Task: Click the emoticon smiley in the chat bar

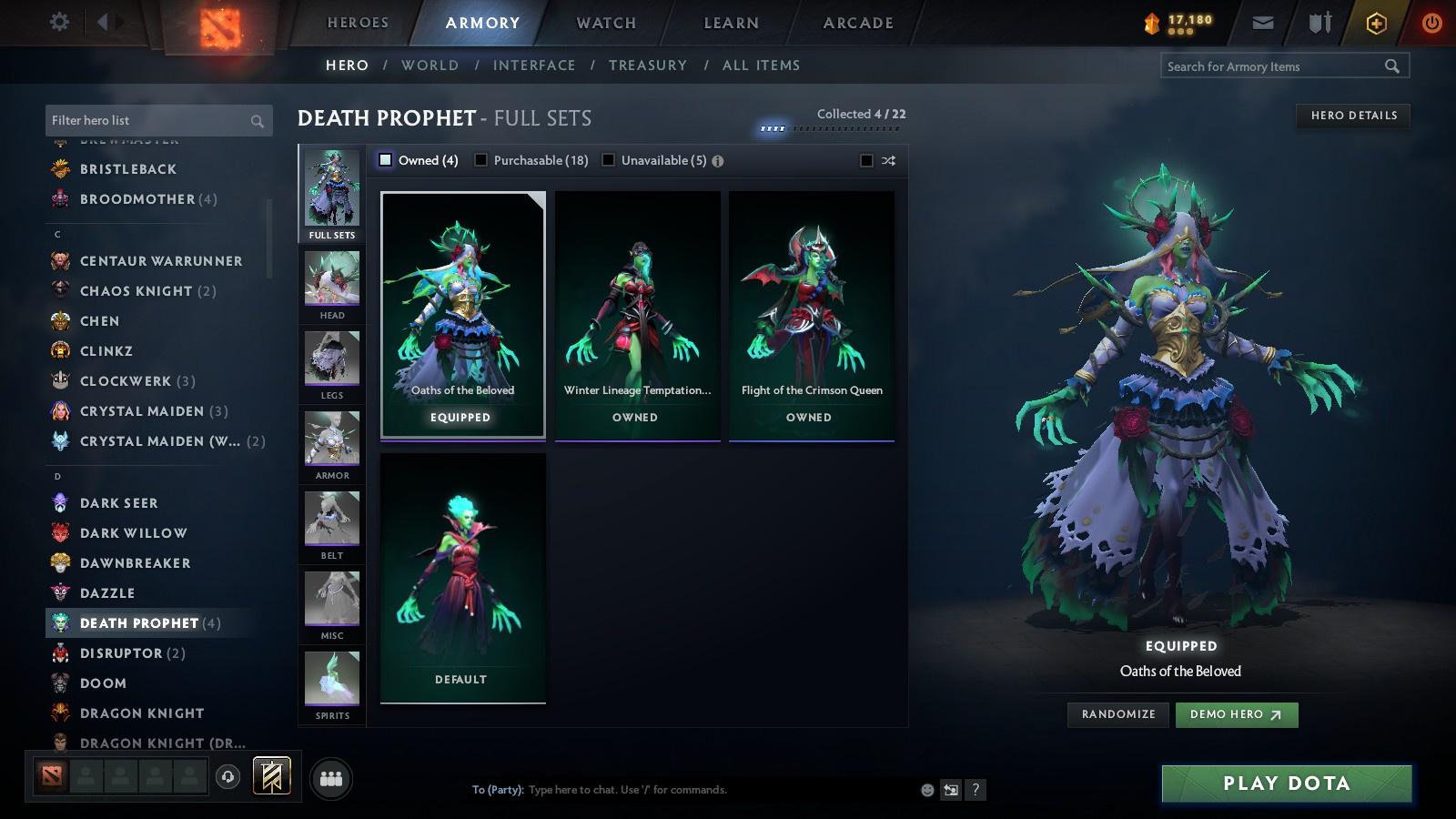Action: point(925,790)
